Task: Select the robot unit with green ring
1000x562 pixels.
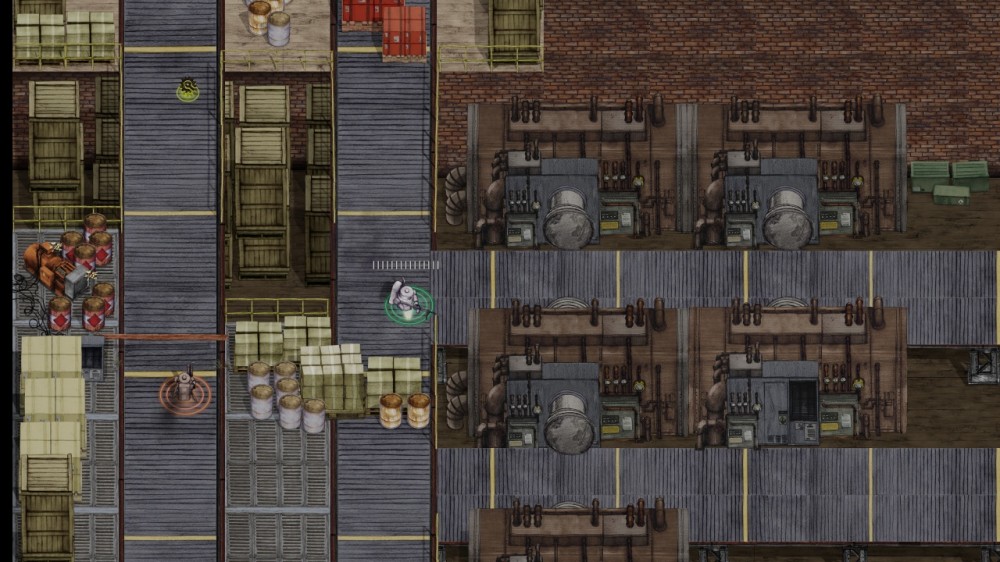Action: point(406,301)
